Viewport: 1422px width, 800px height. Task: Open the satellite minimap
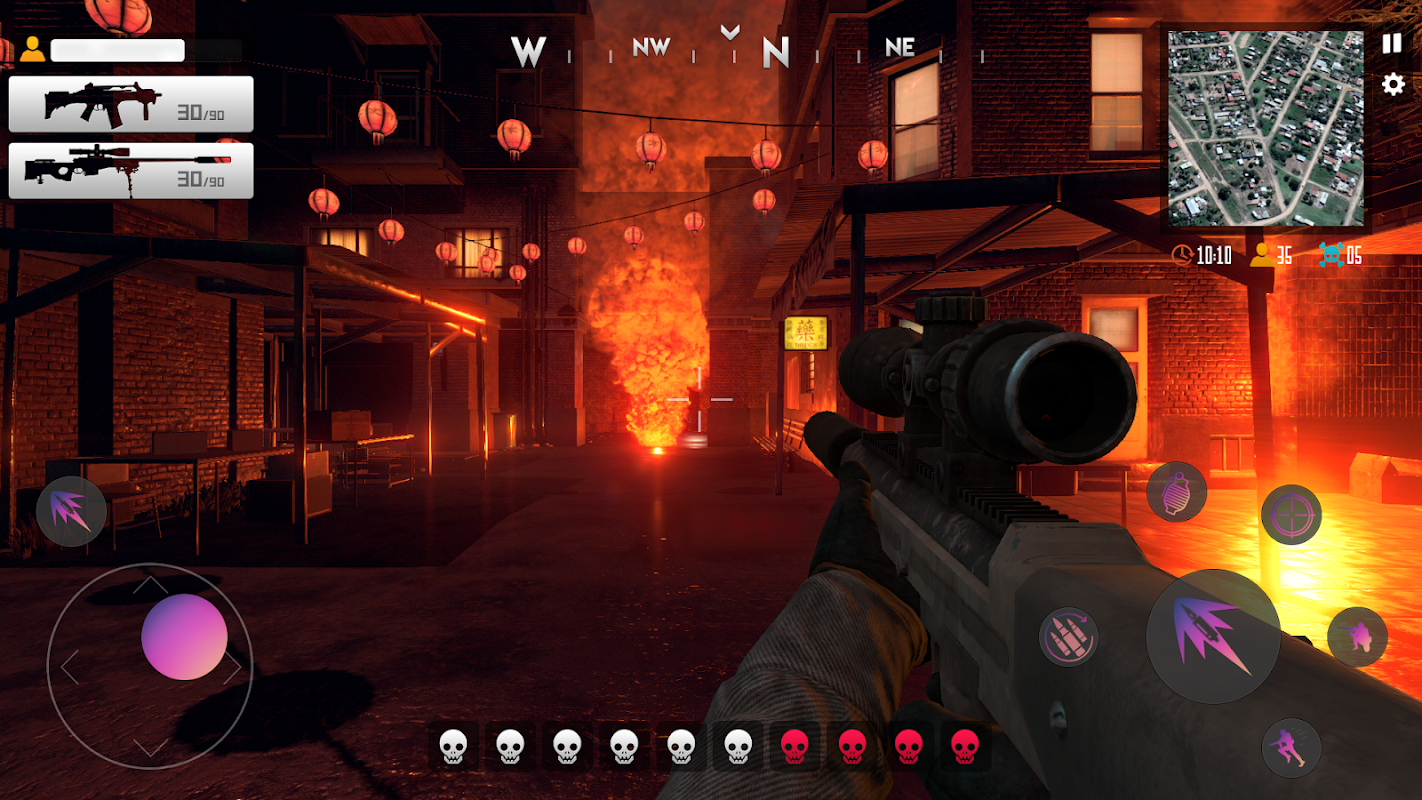[1264, 128]
